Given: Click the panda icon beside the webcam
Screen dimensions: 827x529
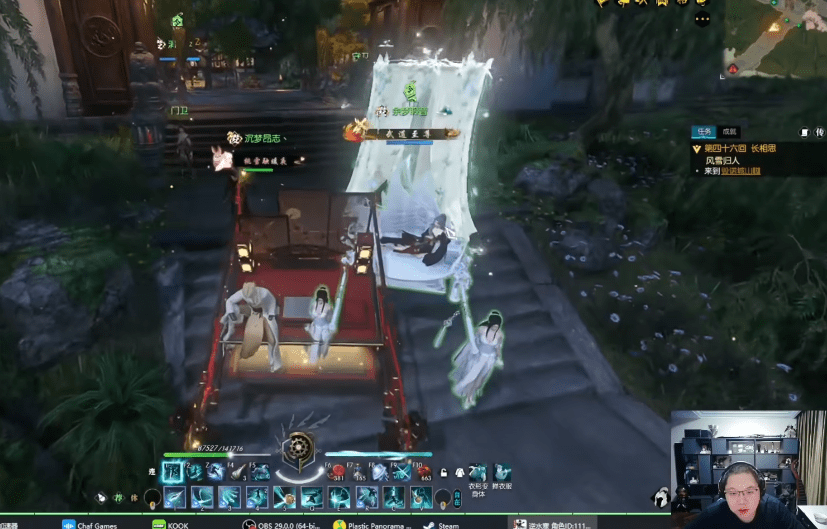Looking at the screenshot, I should click(x=660, y=496).
